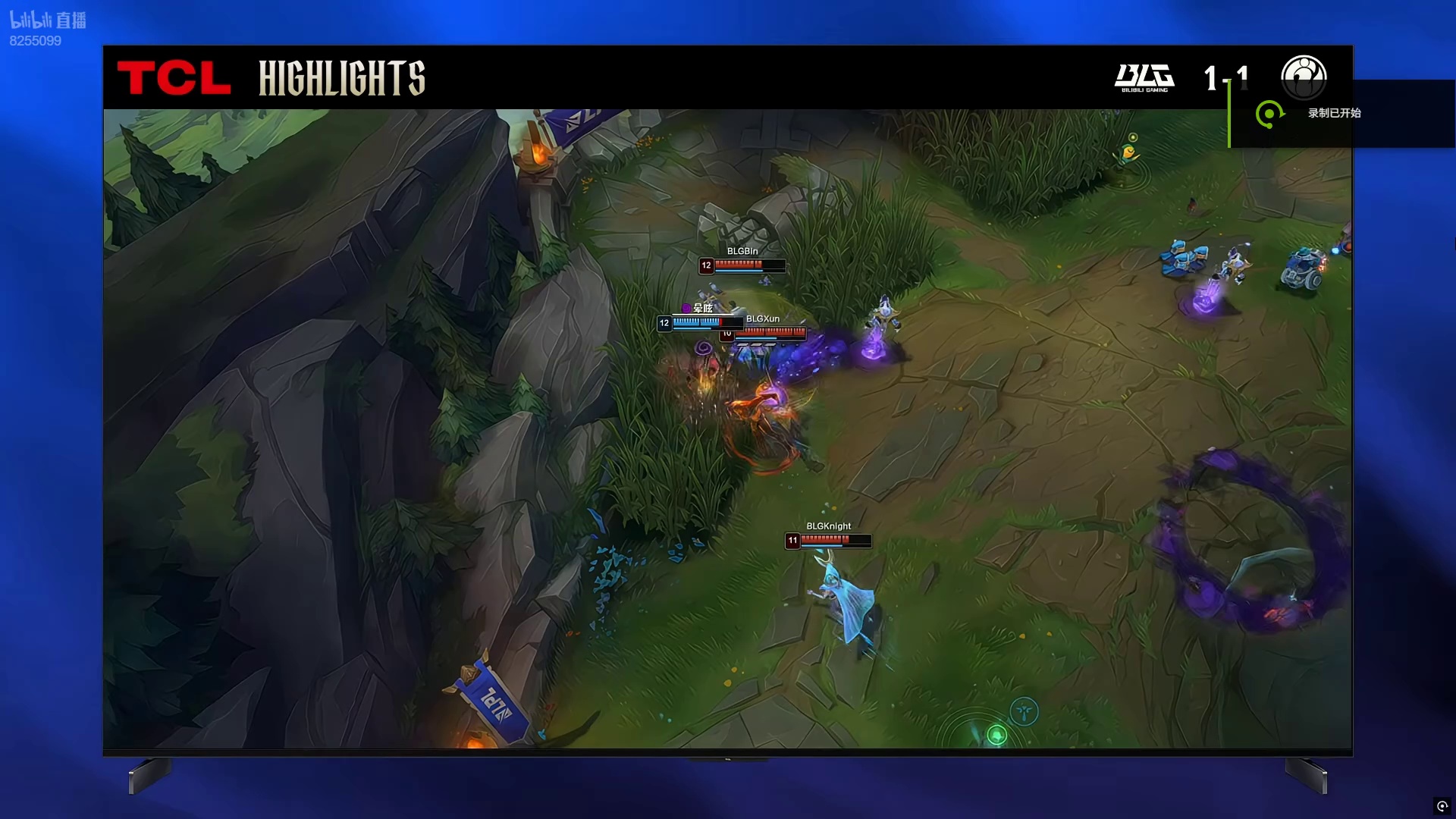Click the recording status indicator icon

[x=1442, y=806]
